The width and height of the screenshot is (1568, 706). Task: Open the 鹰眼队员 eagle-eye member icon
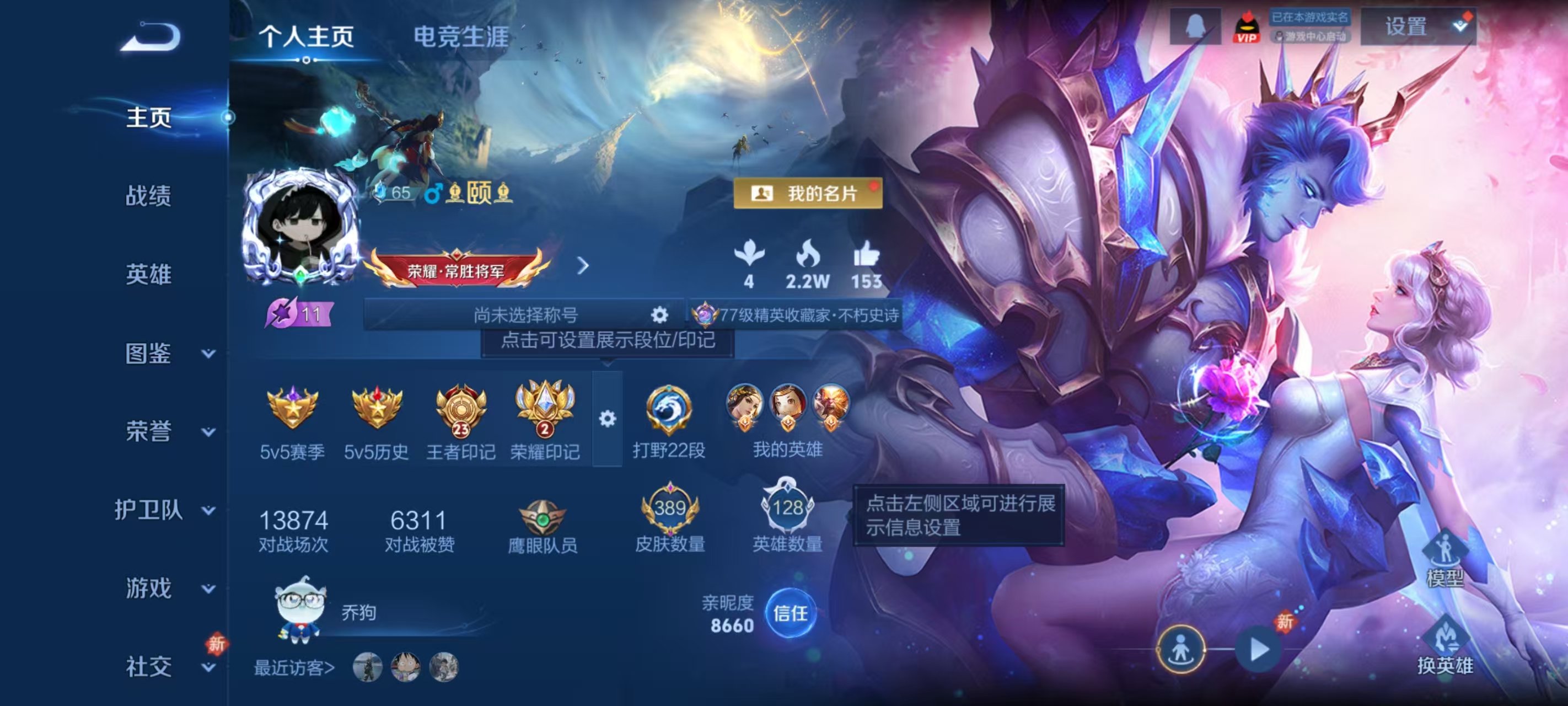pyautogui.click(x=544, y=518)
